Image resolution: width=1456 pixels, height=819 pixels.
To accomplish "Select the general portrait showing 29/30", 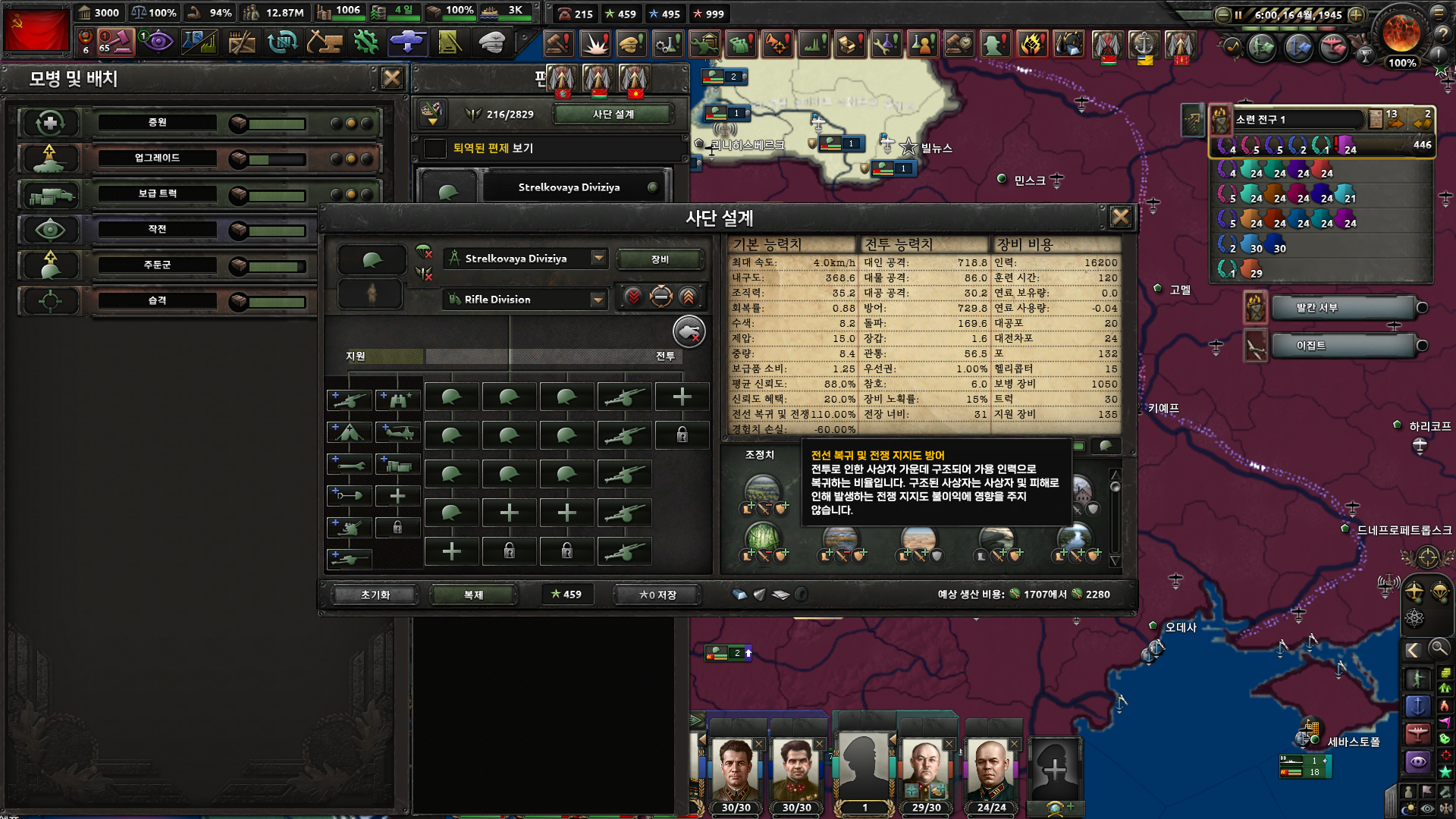I will pos(926,773).
